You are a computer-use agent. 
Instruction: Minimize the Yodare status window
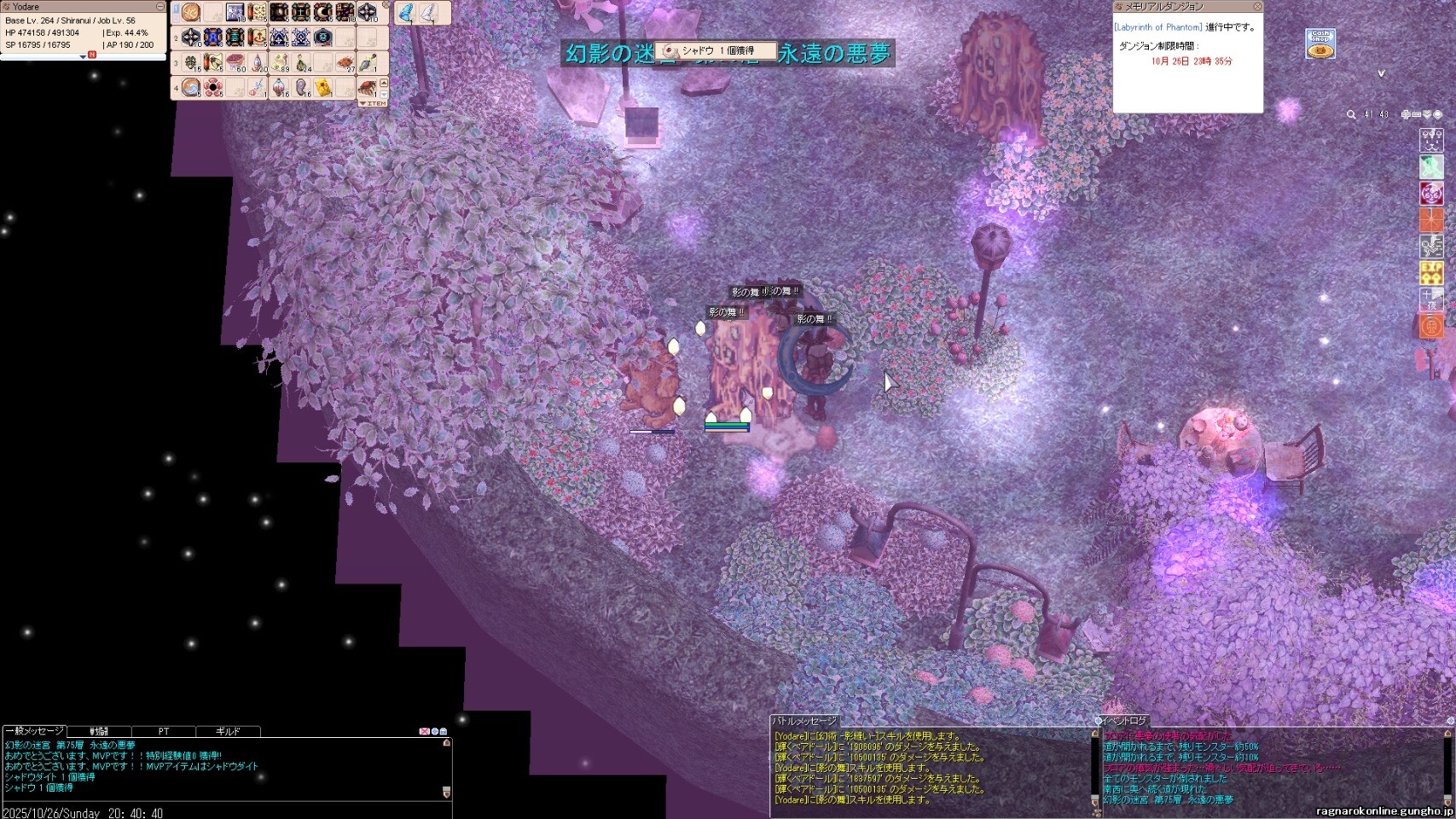click(160, 7)
